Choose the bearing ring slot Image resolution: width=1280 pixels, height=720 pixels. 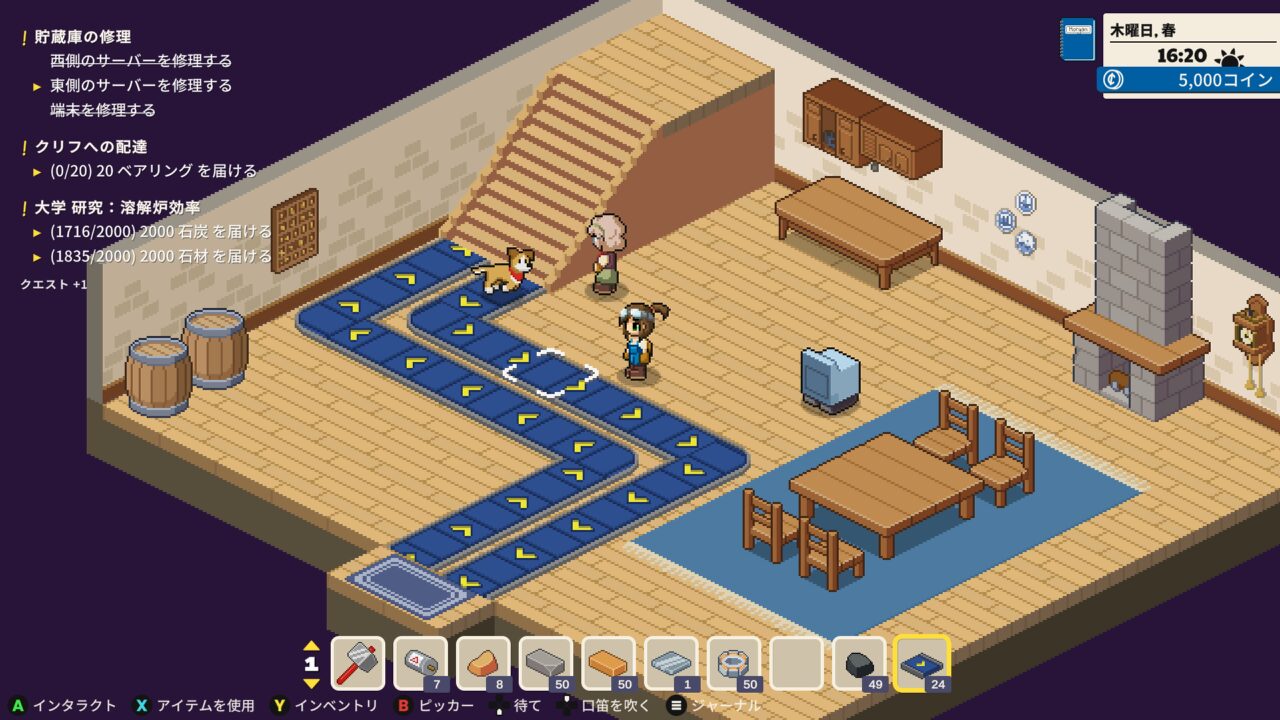[734, 663]
